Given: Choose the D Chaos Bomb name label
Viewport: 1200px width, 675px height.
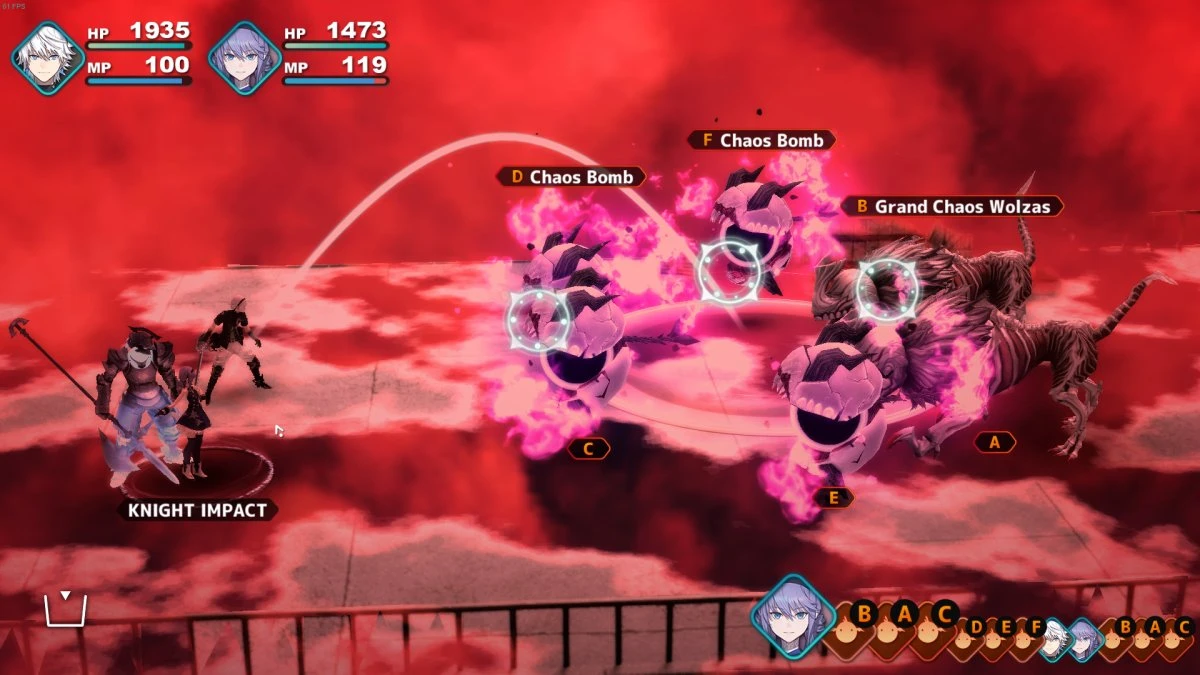Looking at the screenshot, I should click(571, 177).
